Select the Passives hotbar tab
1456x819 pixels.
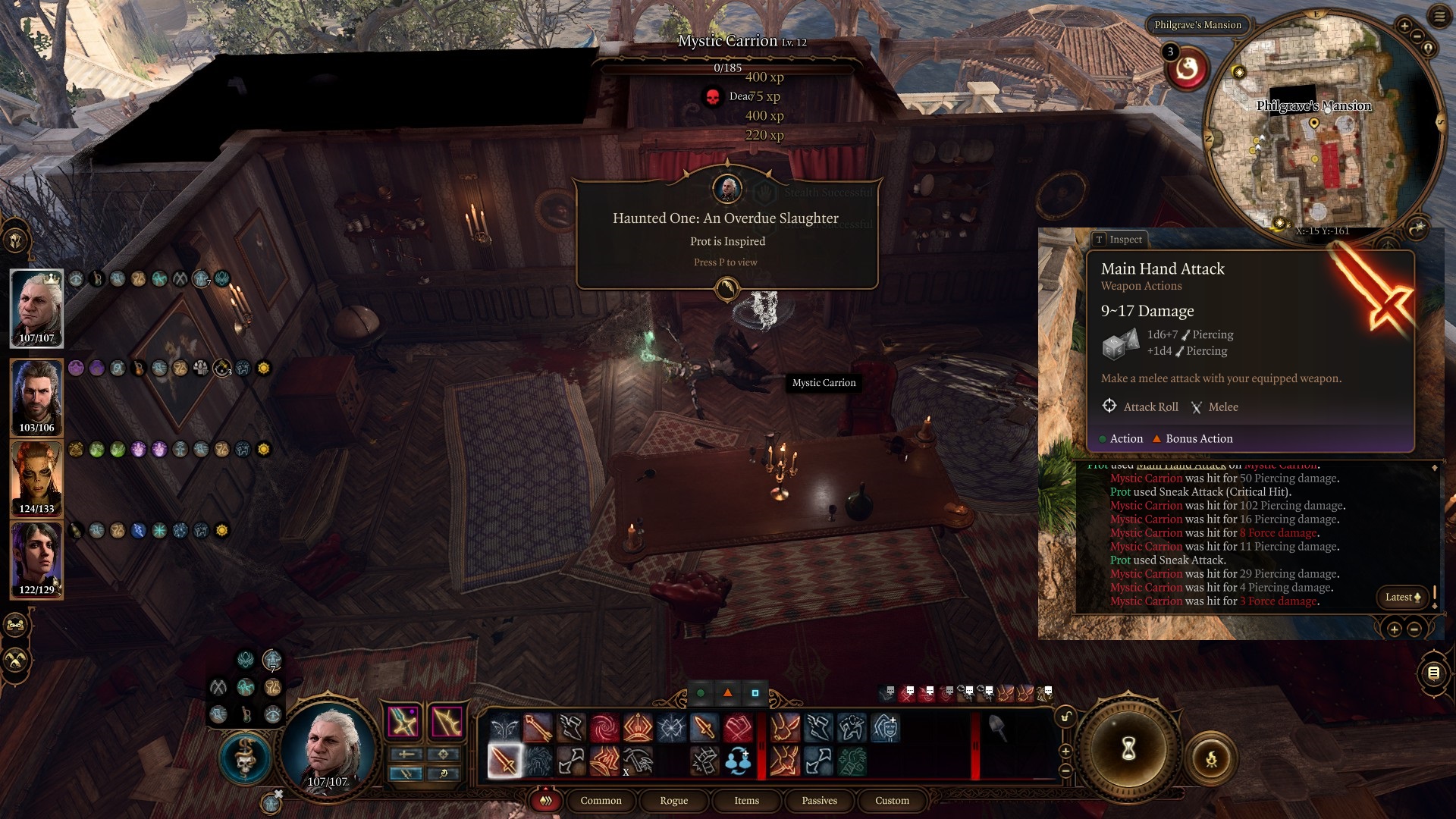click(x=819, y=801)
